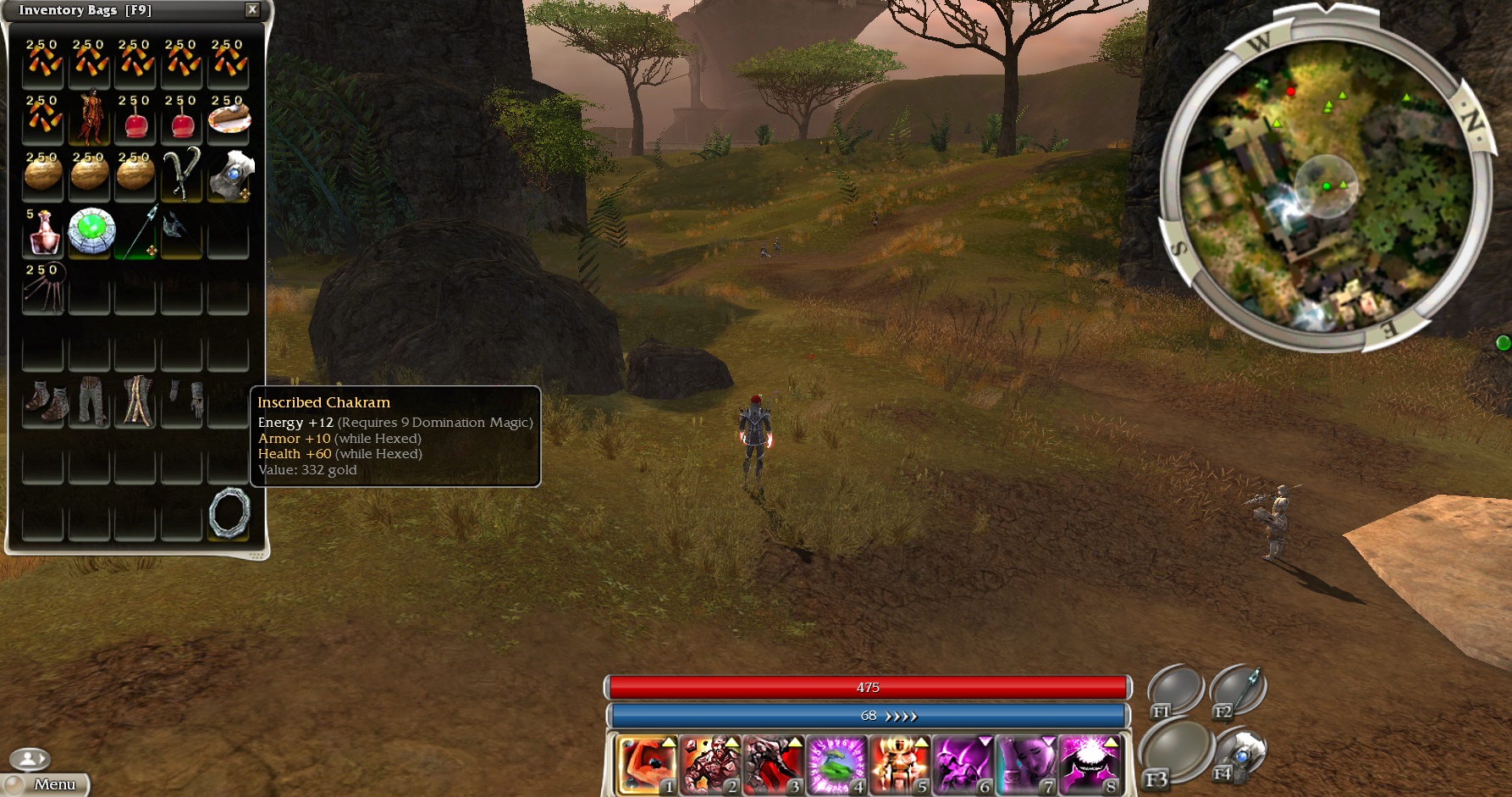
Task: Select the pumpkin pie slice stack
Action: [x=229, y=119]
